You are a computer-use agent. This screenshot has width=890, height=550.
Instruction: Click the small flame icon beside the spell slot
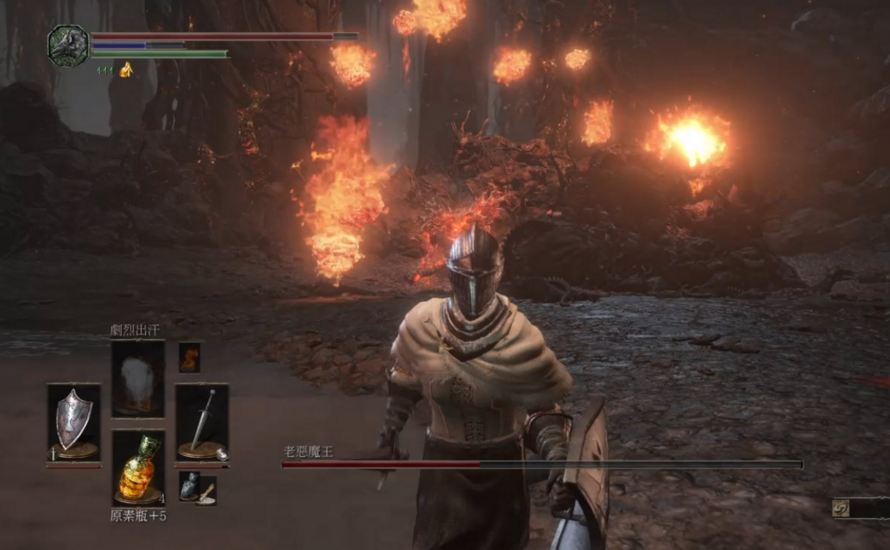click(189, 357)
